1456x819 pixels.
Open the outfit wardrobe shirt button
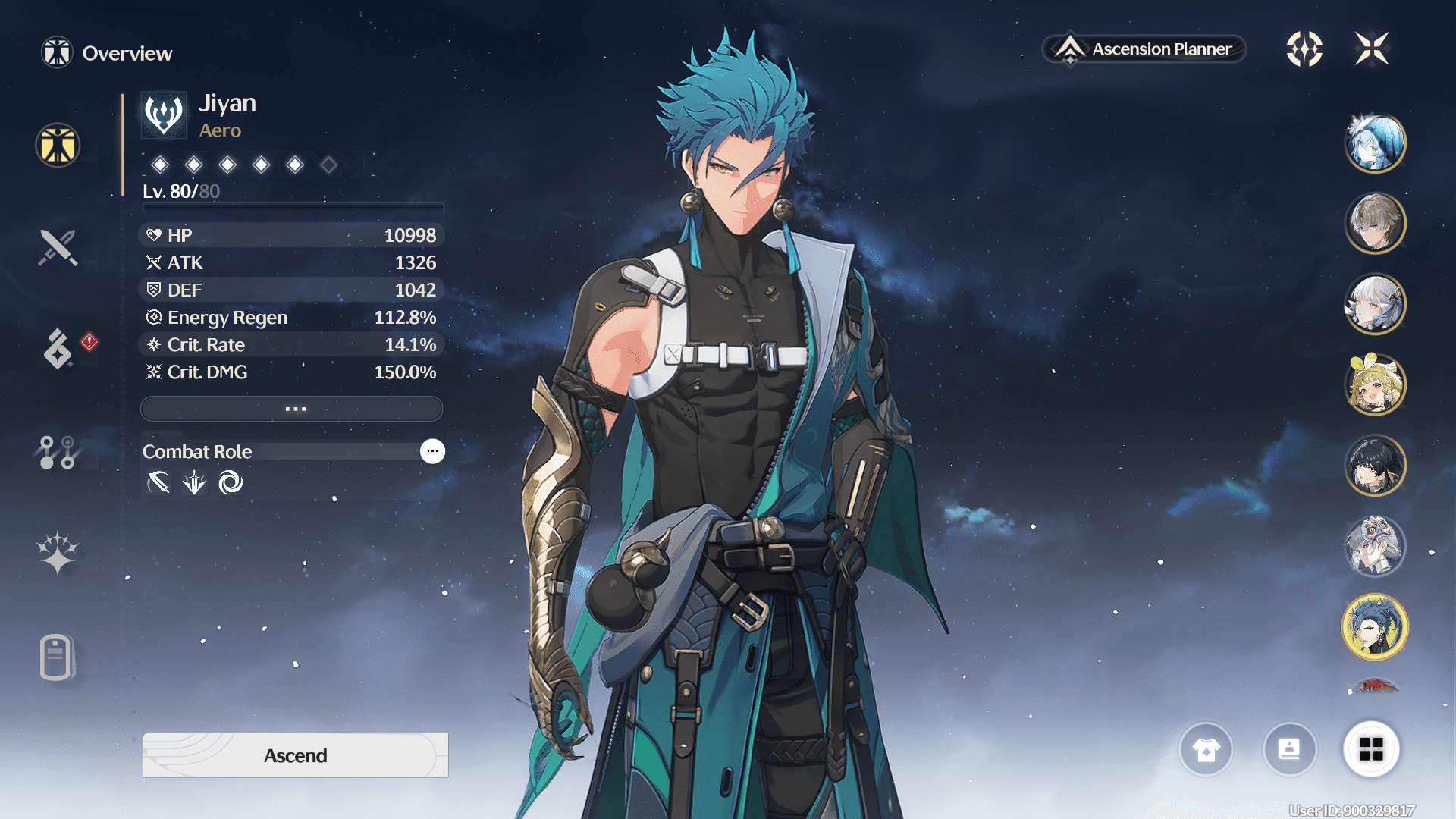pos(1206,750)
